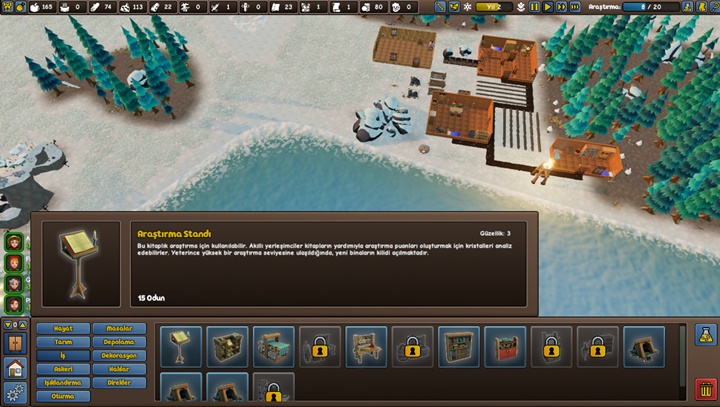
Task: Open the Halılar category
Action: click(x=120, y=369)
